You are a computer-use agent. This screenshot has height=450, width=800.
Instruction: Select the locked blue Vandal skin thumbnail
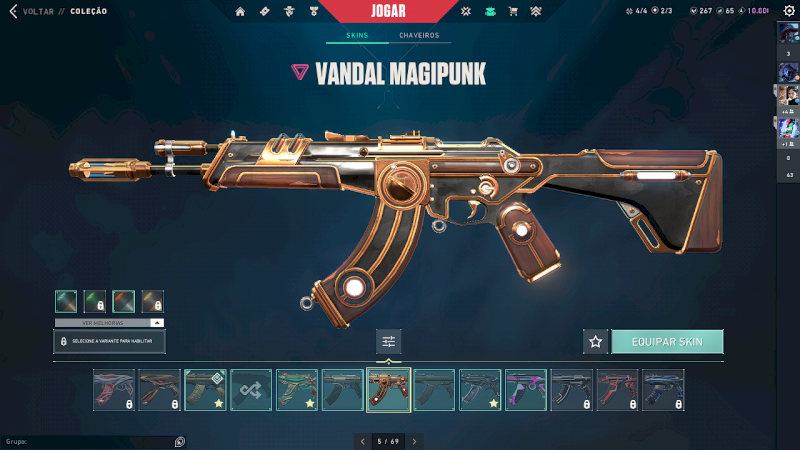coord(663,390)
